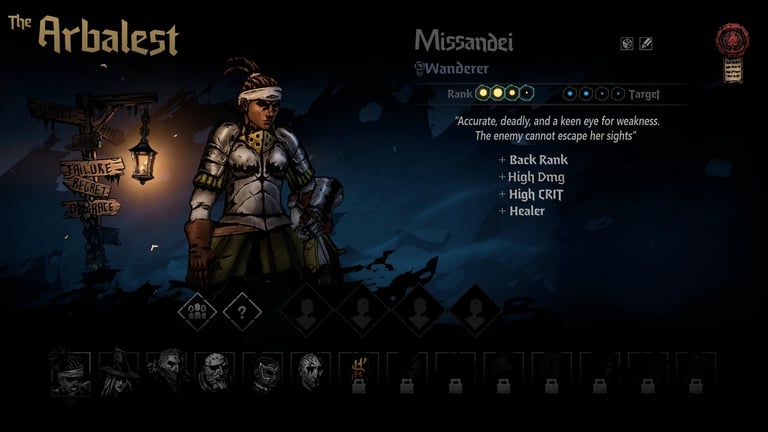Click the locked slot with red symbol
Image resolution: width=768 pixels, height=432 pixels.
point(358,373)
